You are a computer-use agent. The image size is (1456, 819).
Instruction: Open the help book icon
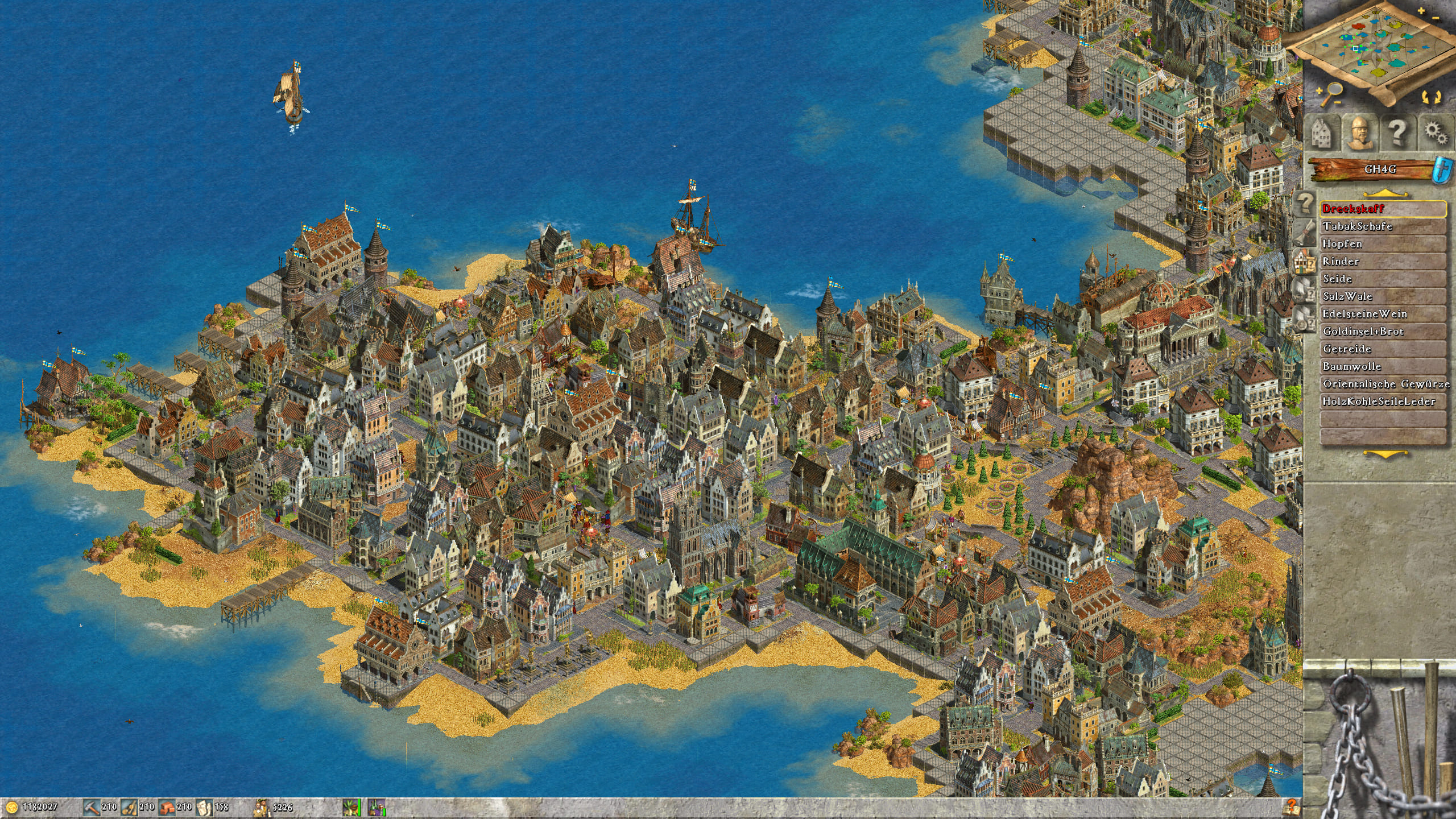tap(1290, 806)
